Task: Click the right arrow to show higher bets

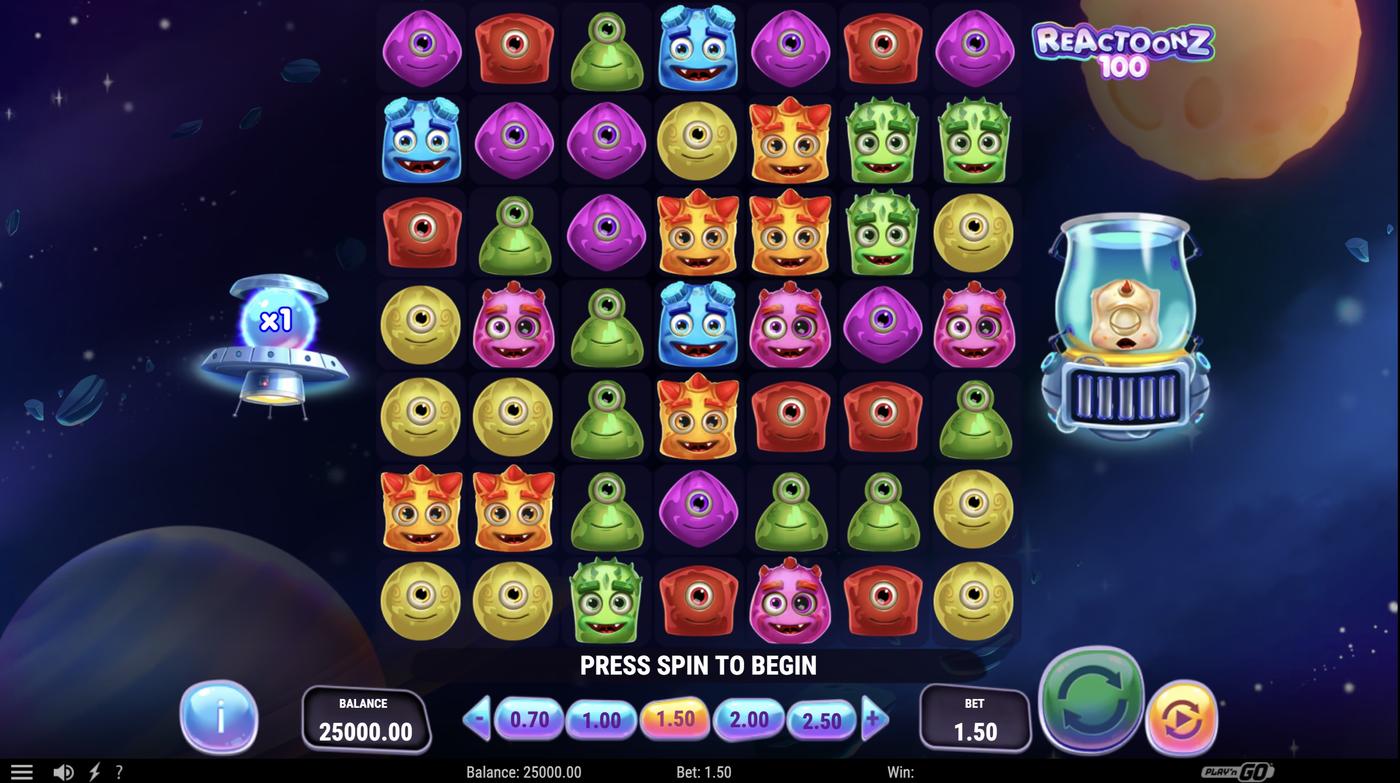Action: pos(874,717)
